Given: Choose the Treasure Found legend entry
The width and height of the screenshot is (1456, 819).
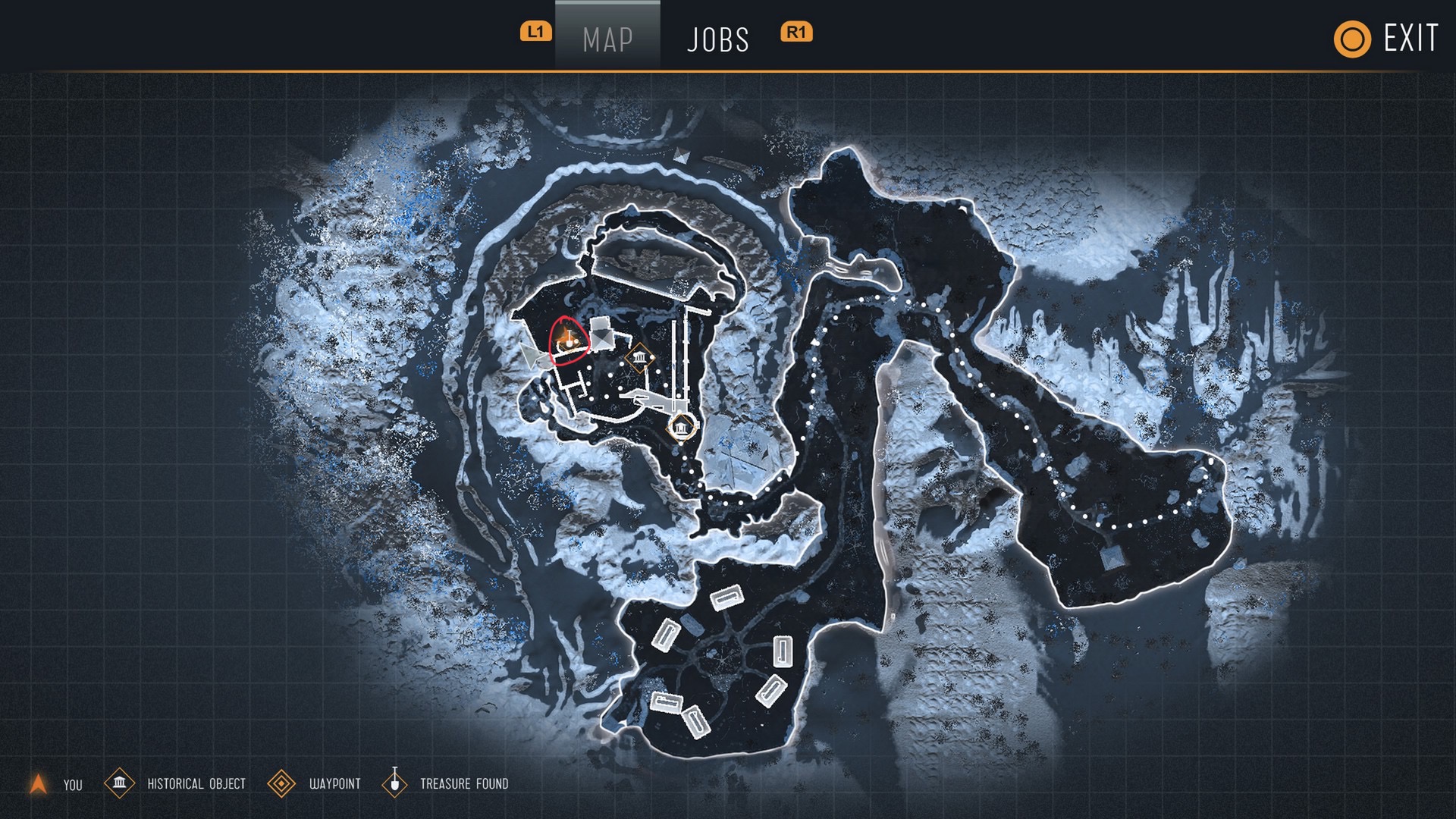Looking at the screenshot, I should (446, 783).
